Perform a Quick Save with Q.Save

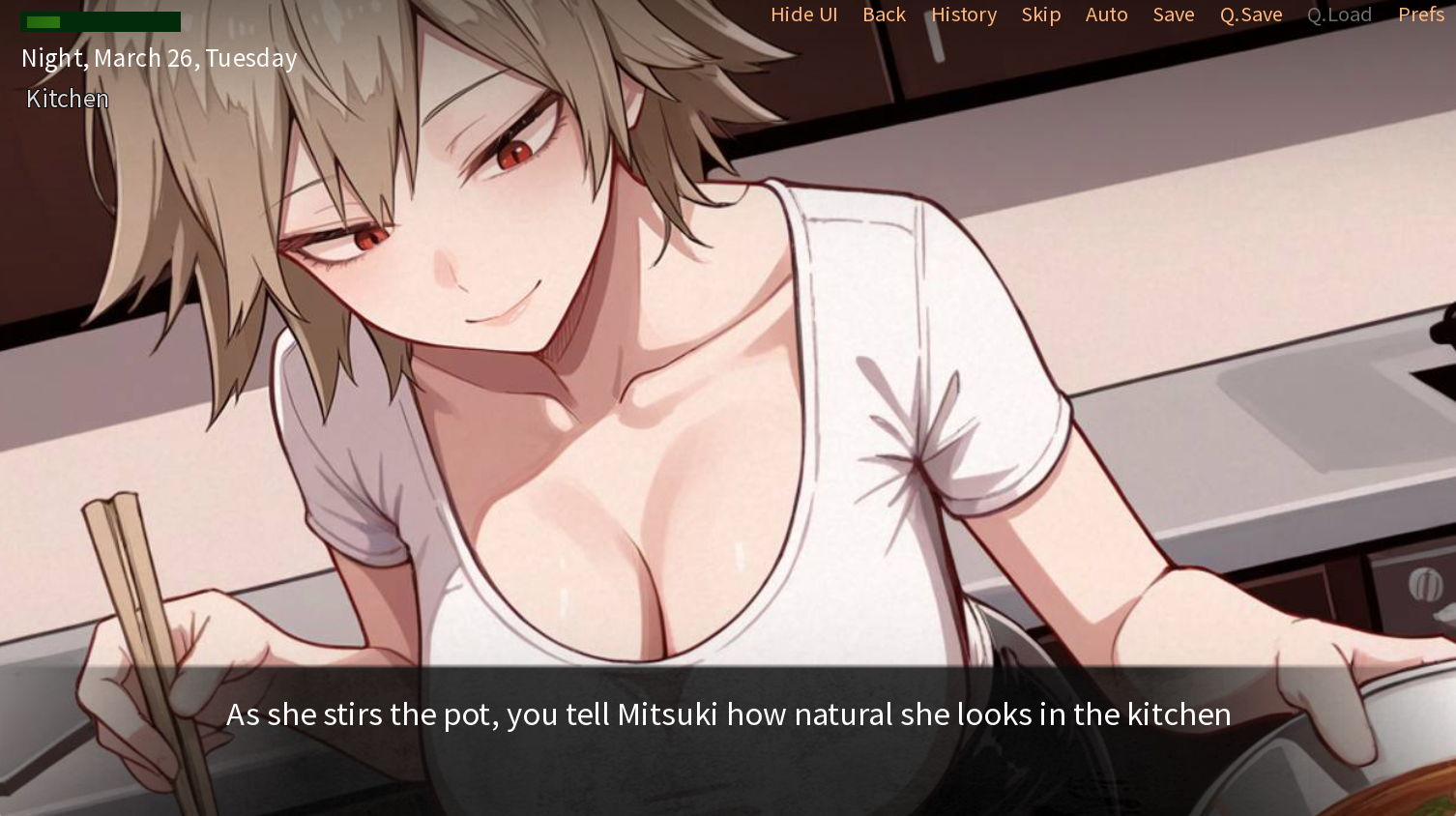point(1250,15)
